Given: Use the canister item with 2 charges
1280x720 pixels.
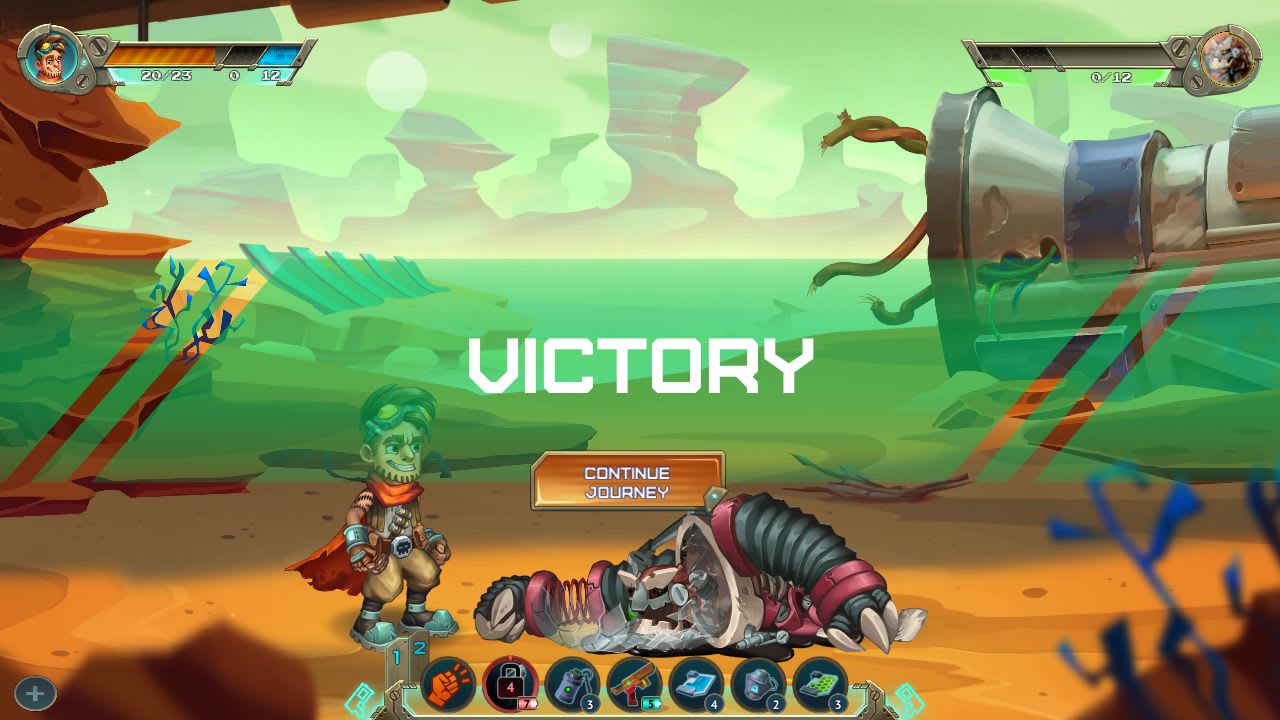Looking at the screenshot, I should 758,682.
